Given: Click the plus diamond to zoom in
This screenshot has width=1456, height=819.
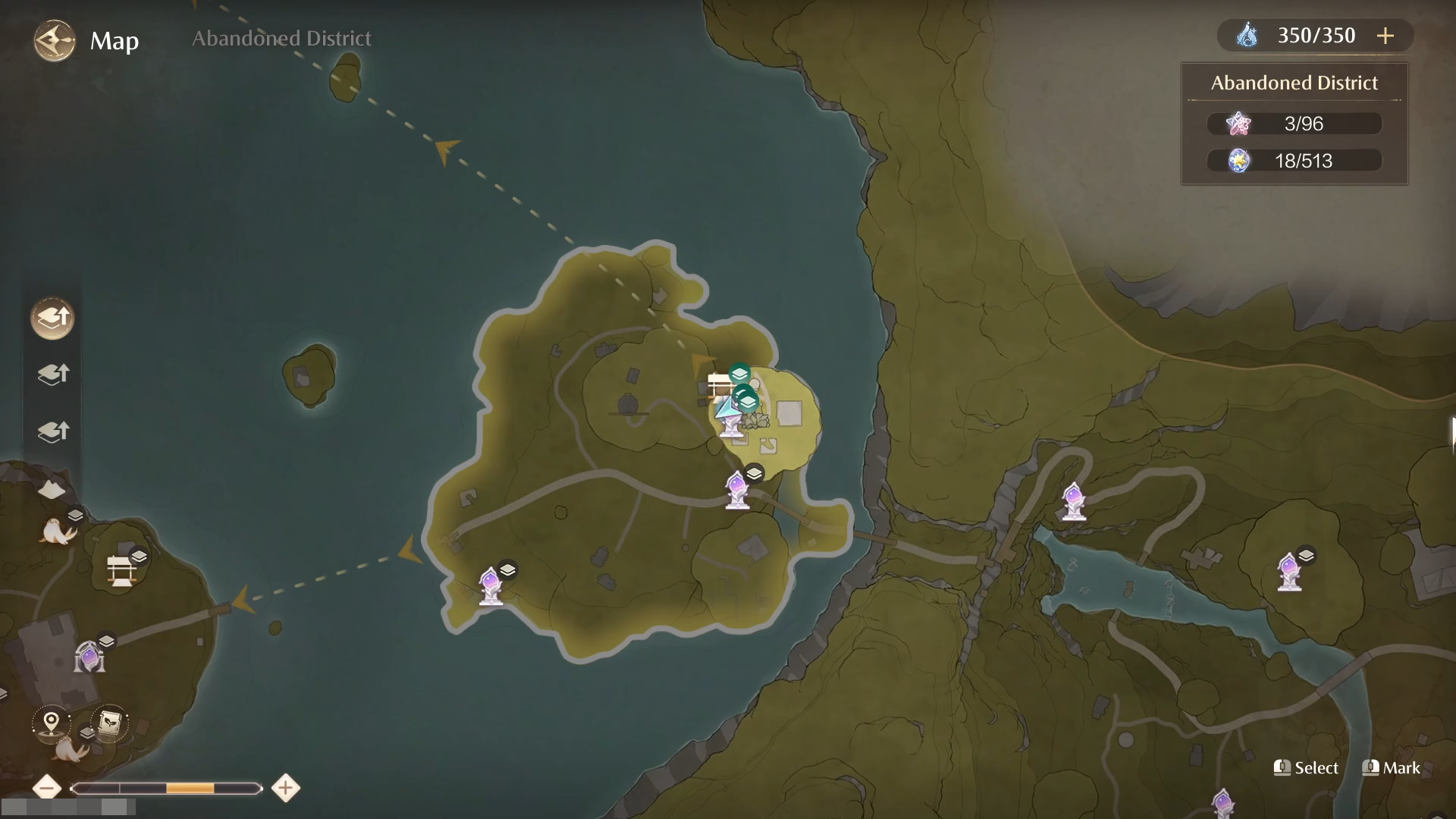Looking at the screenshot, I should click(285, 789).
